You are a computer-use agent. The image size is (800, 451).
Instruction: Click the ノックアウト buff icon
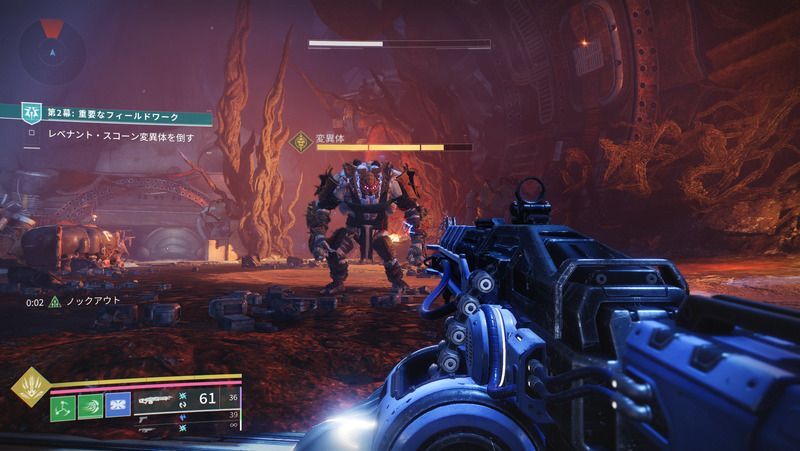[x=55, y=301]
